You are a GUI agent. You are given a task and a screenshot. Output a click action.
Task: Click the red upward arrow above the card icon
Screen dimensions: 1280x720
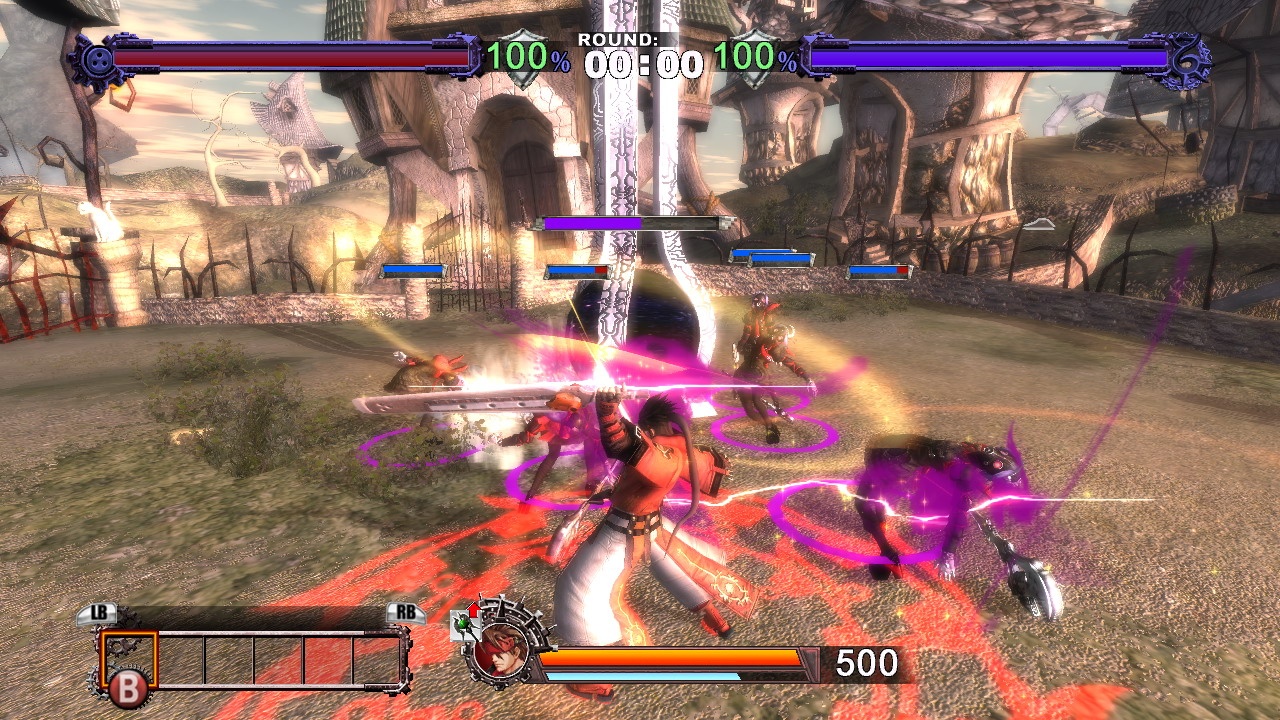(474, 607)
